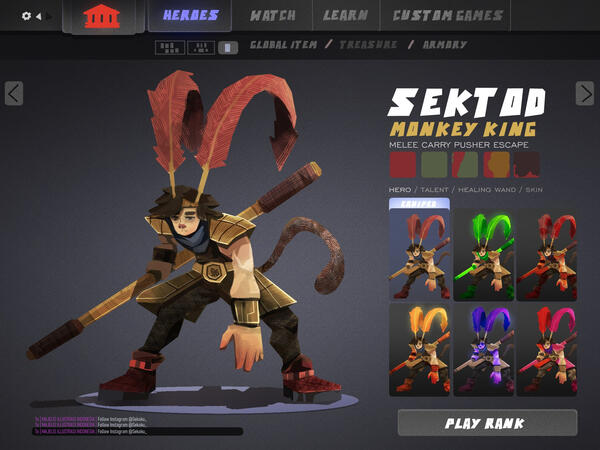Pick the purple feathered Monkey King skin
This screenshot has width=600, height=450.
(x=483, y=351)
